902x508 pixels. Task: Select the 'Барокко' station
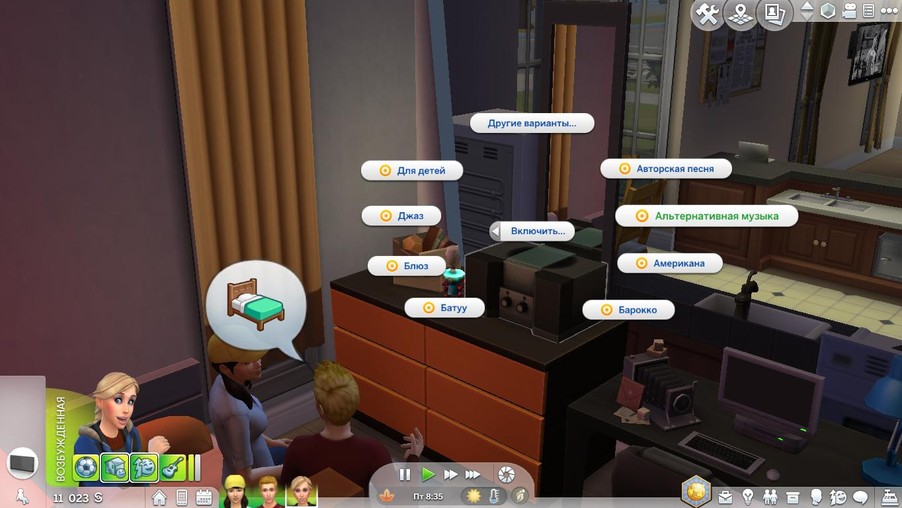click(x=628, y=310)
